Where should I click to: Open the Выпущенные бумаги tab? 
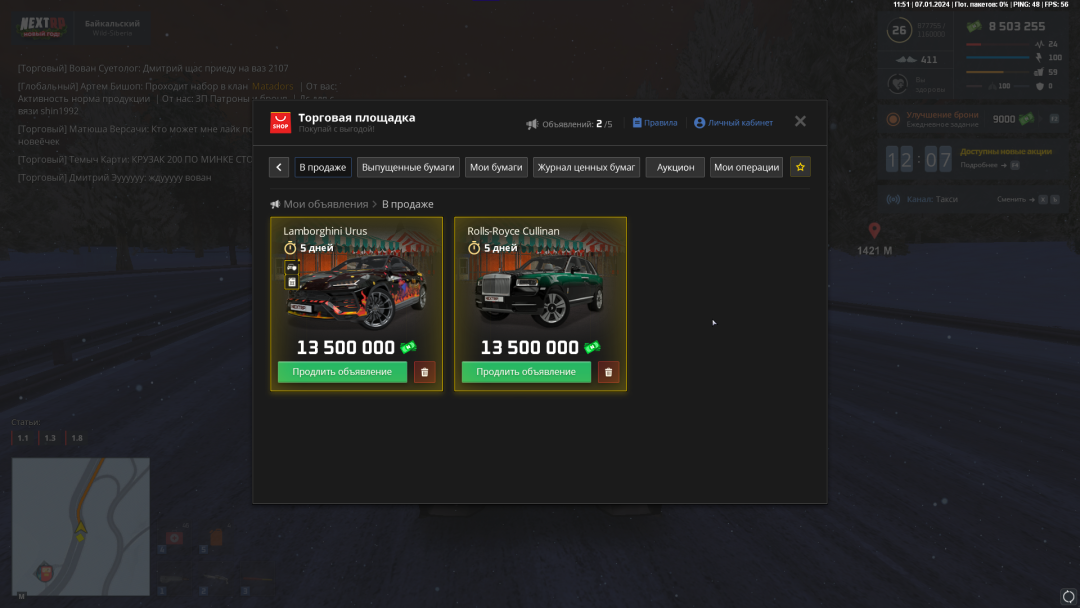click(x=409, y=167)
